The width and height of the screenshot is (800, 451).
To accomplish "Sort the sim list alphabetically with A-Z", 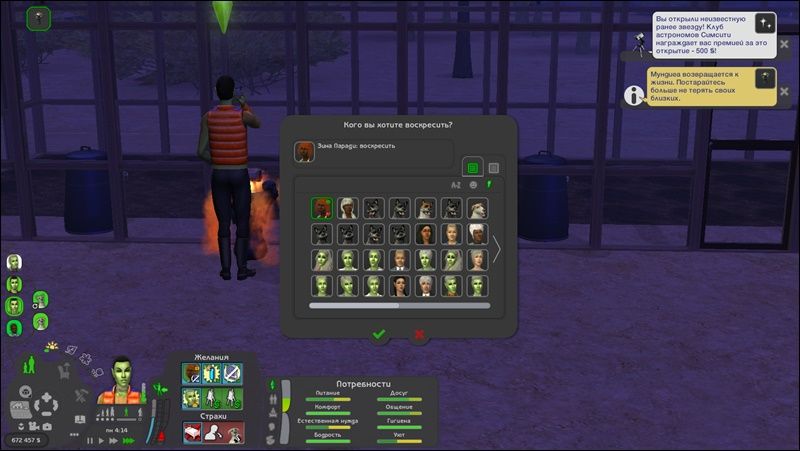I will coord(456,185).
